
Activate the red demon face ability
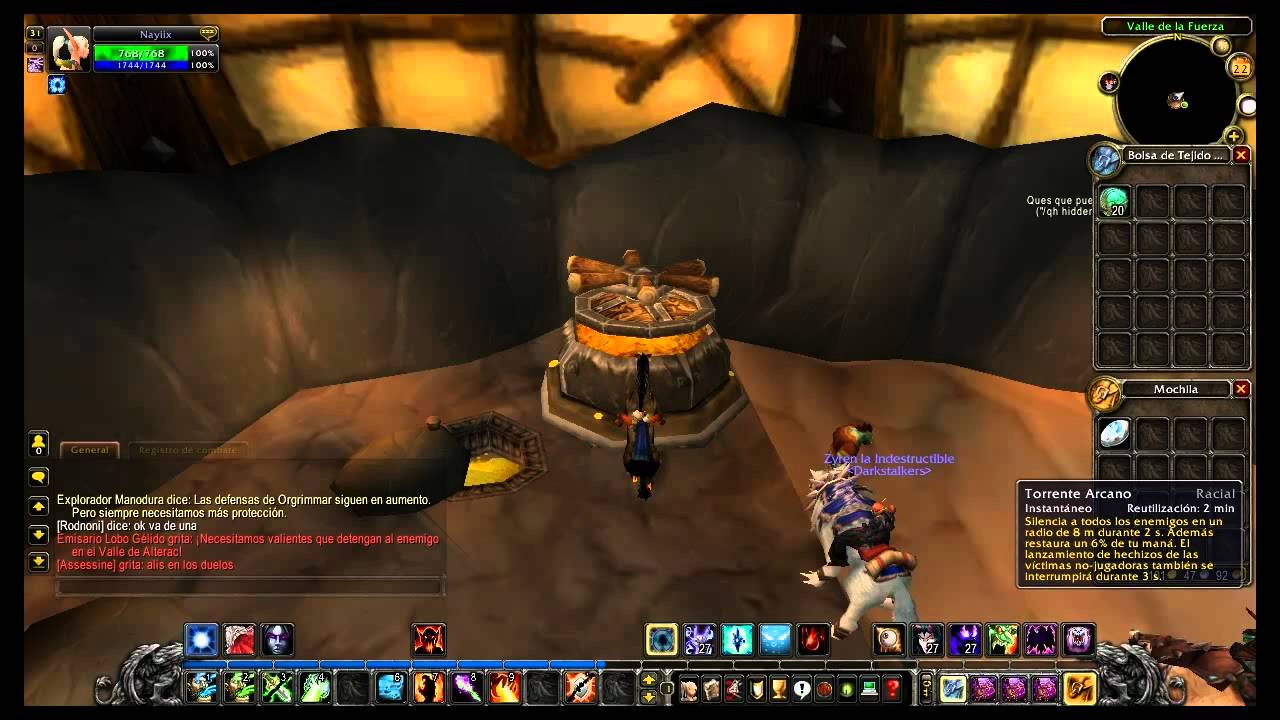[x=429, y=639]
